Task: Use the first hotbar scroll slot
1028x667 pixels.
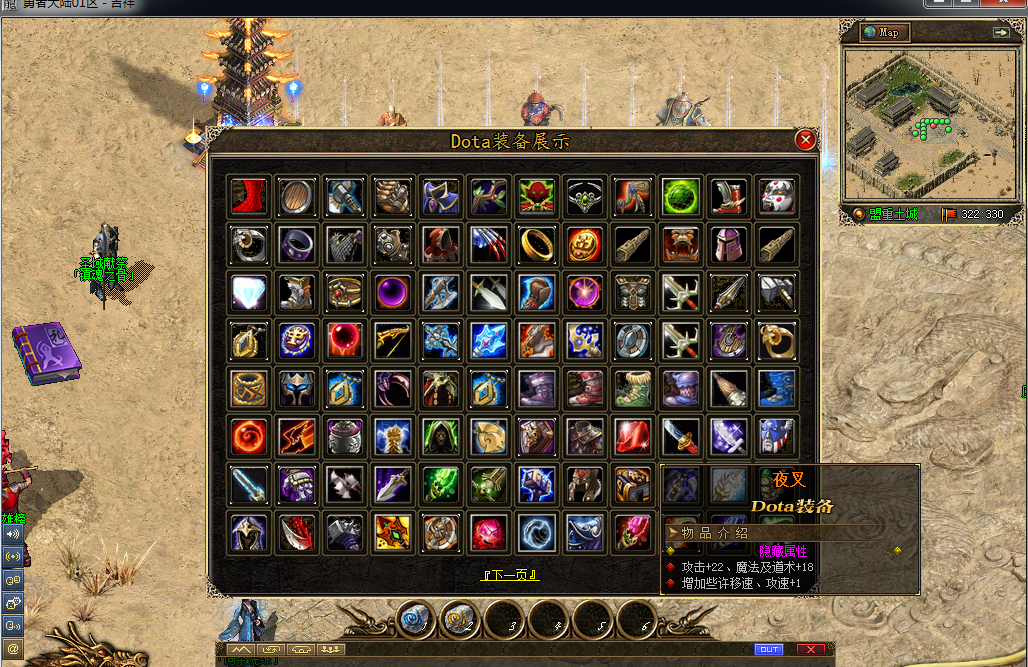Action: tap(418, 620)
